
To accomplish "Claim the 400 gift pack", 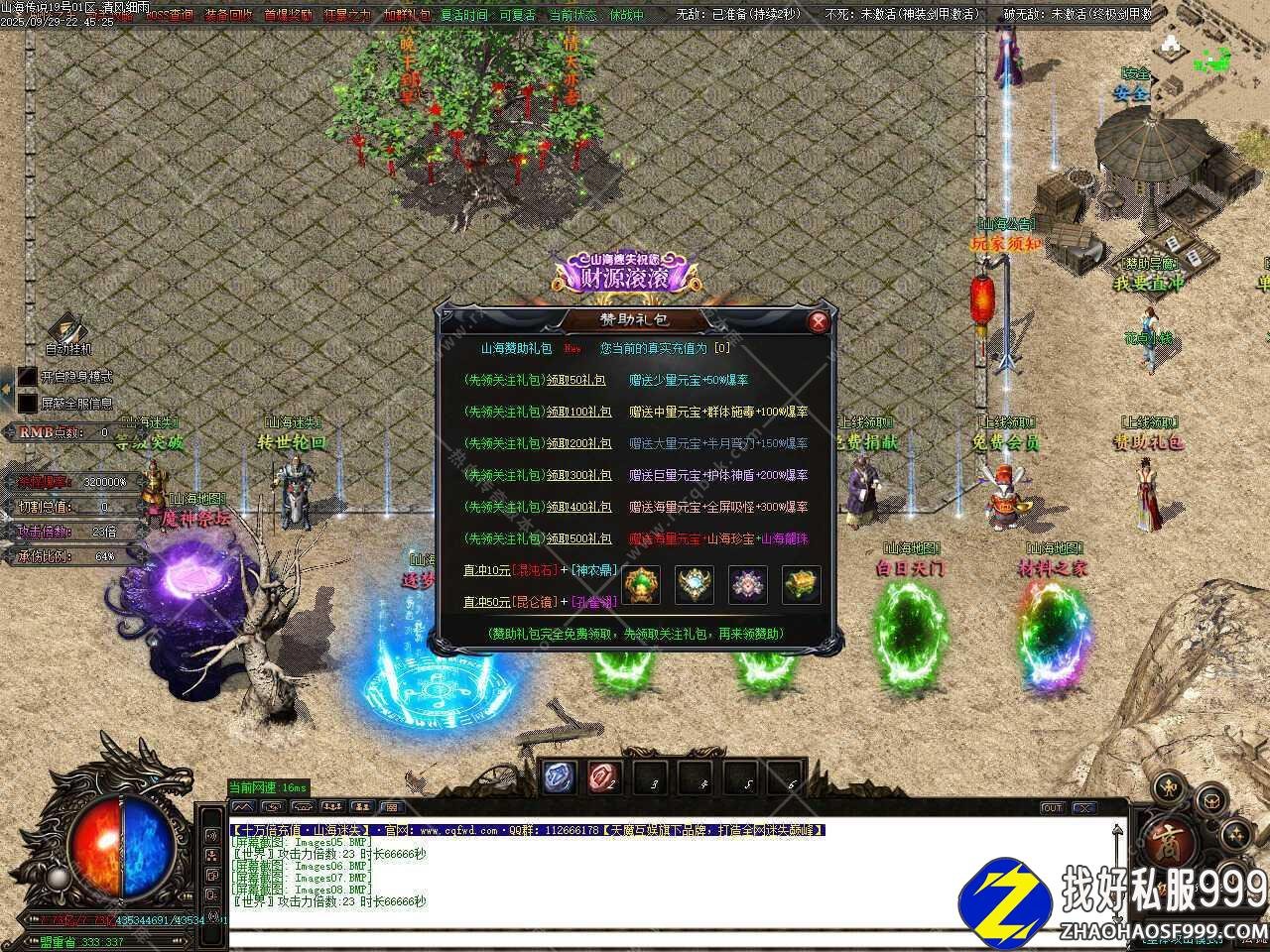I will pyautogui.click(x=581, y=507).
